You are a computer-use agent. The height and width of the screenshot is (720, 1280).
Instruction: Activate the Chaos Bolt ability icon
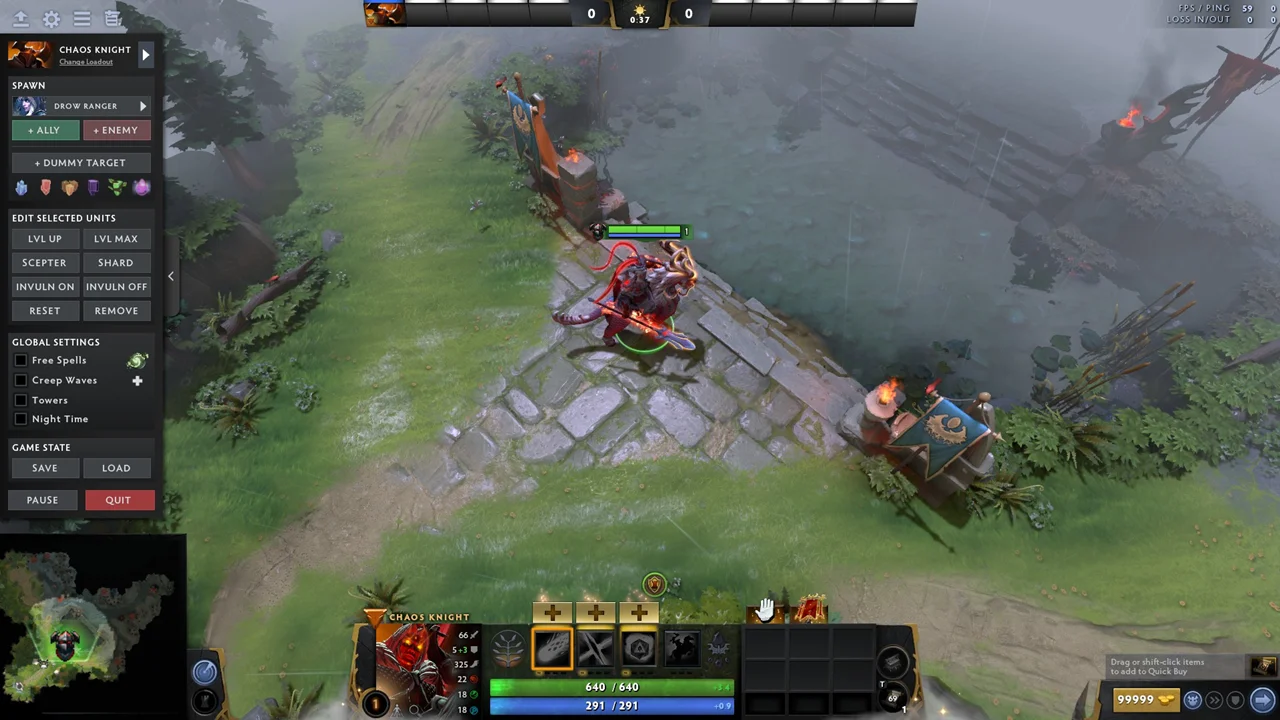coord(552,650)
